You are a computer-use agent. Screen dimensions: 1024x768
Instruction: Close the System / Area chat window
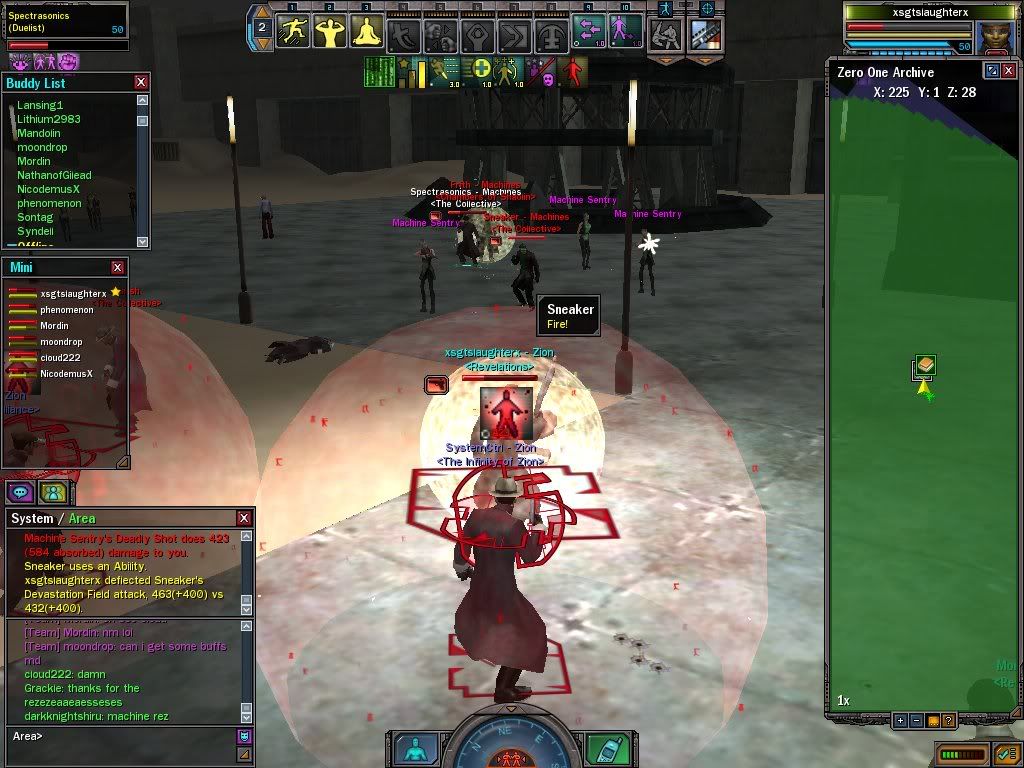[x=244, y=518]
